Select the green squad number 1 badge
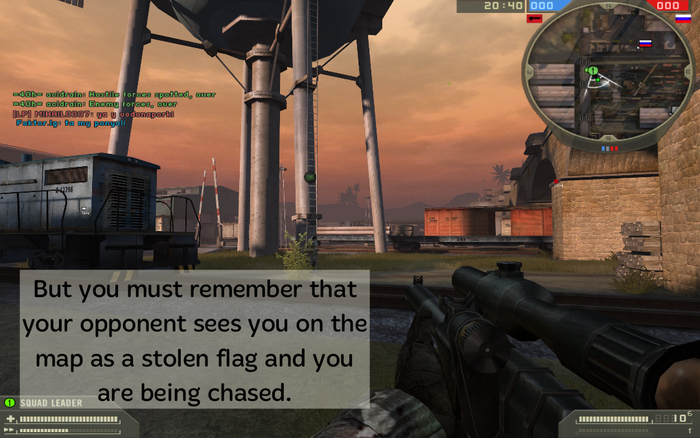Screen dimensions: 700x438 pos(10,403)
